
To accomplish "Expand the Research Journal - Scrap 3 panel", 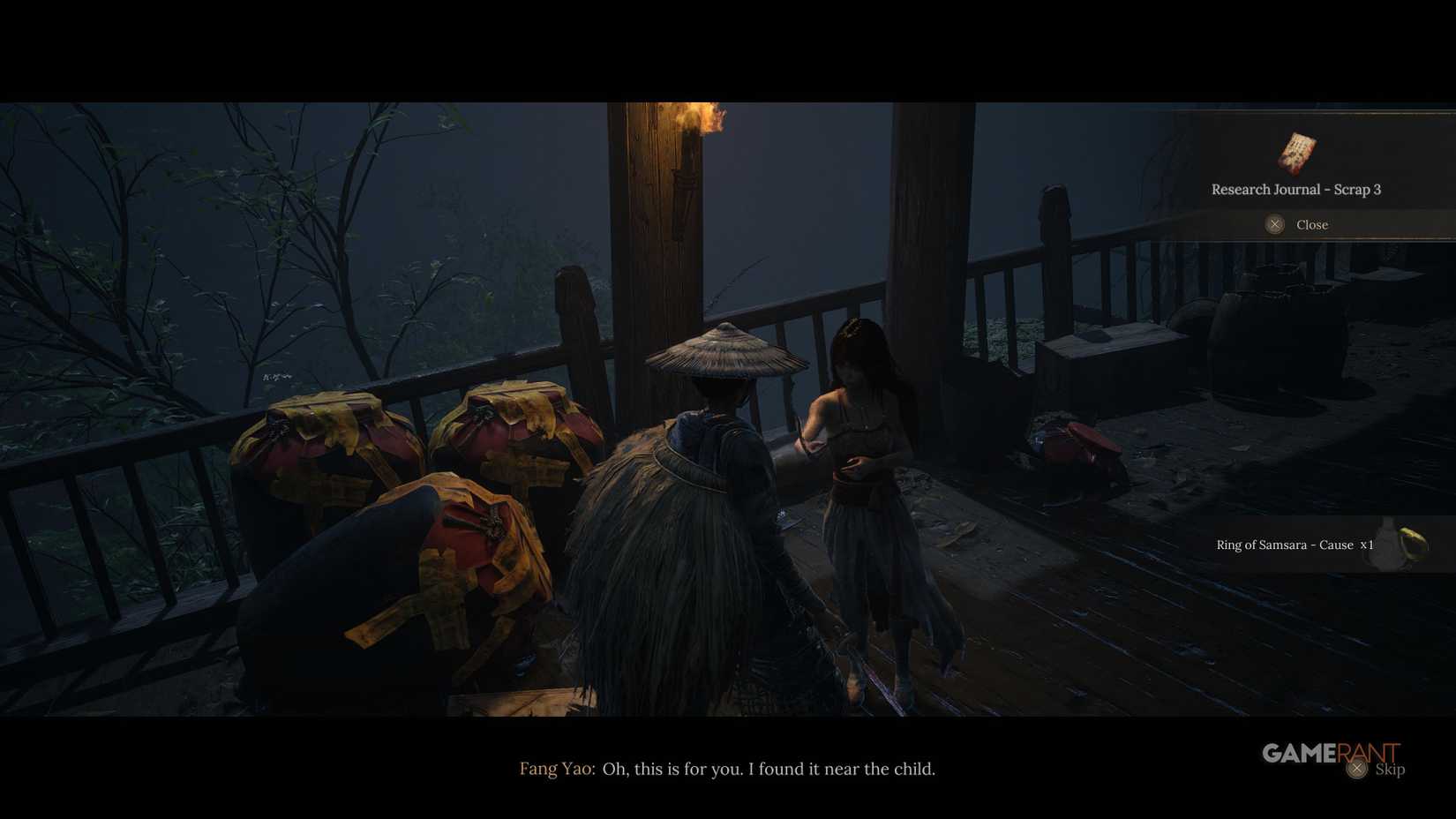I will (1297, 189).
